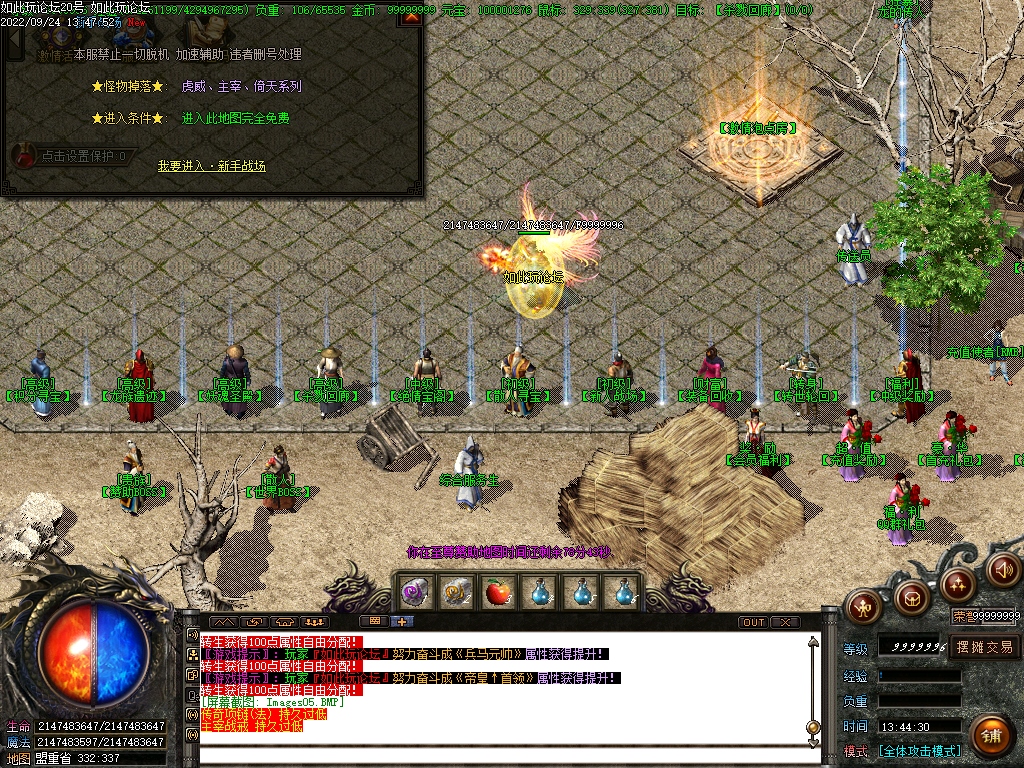Switch the attack mode 全体攻击模式

click(920, 750)
